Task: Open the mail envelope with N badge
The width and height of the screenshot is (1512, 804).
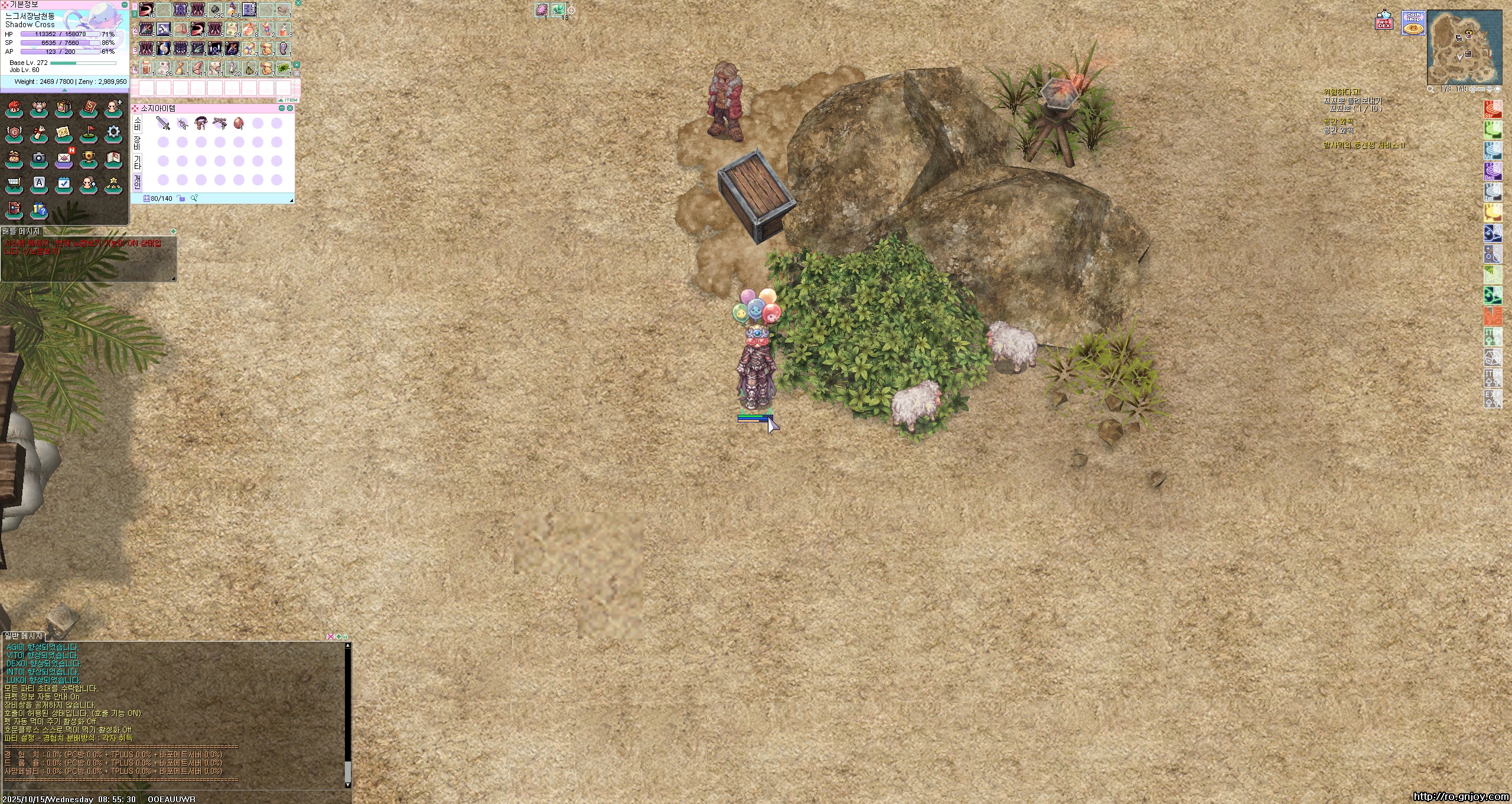Action: pos(64,159)
